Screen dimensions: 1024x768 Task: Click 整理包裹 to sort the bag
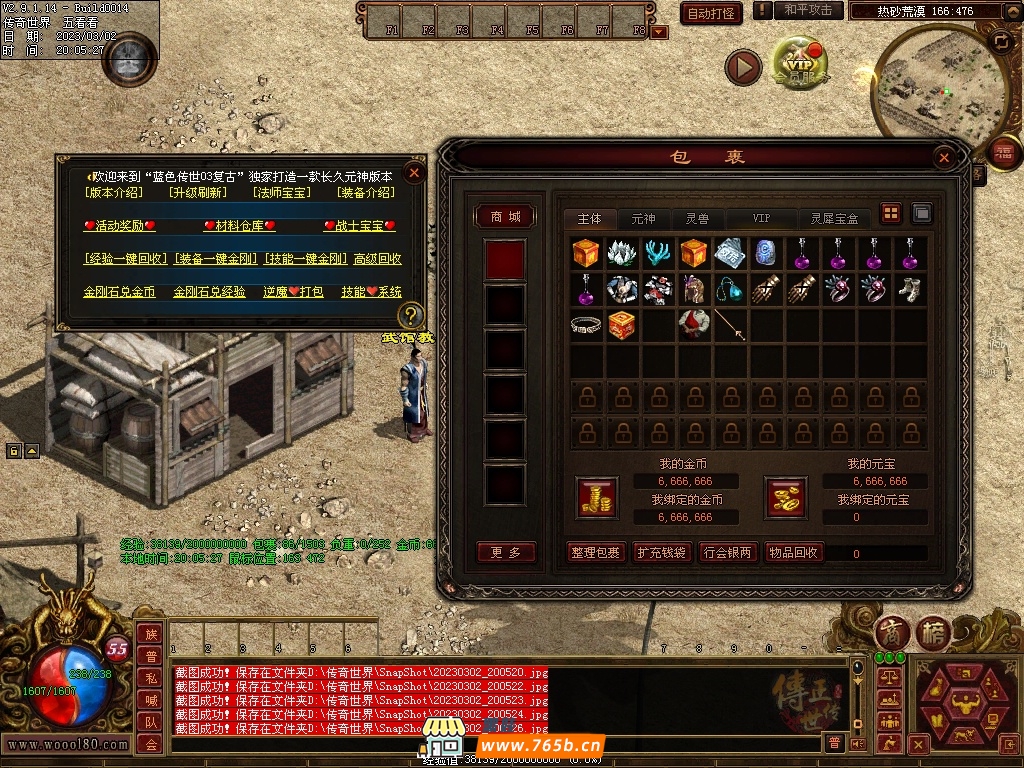(x=595, y=552)
